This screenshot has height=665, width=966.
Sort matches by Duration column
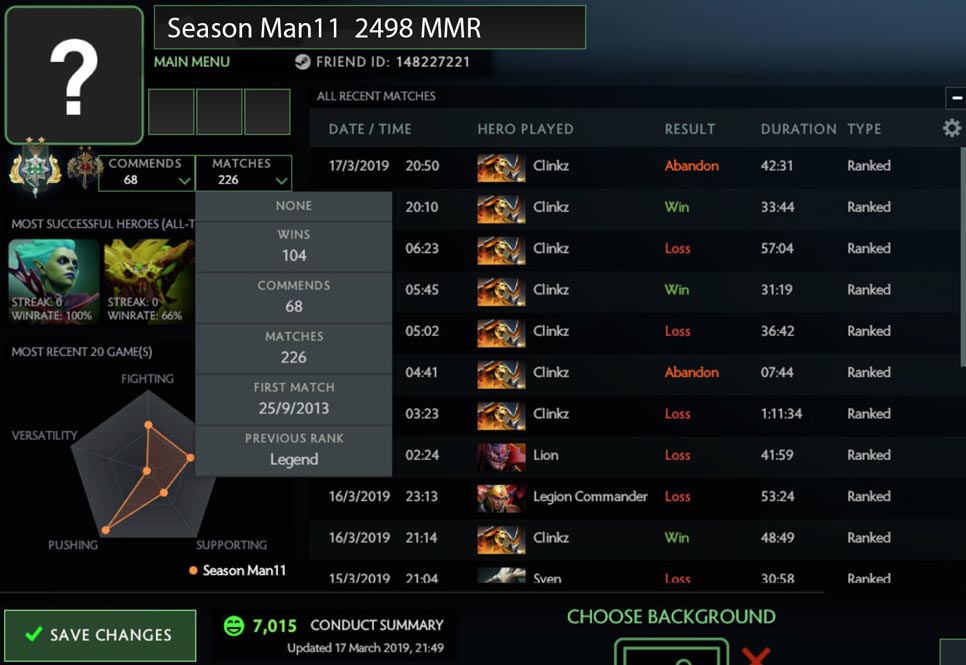[798, 129]
